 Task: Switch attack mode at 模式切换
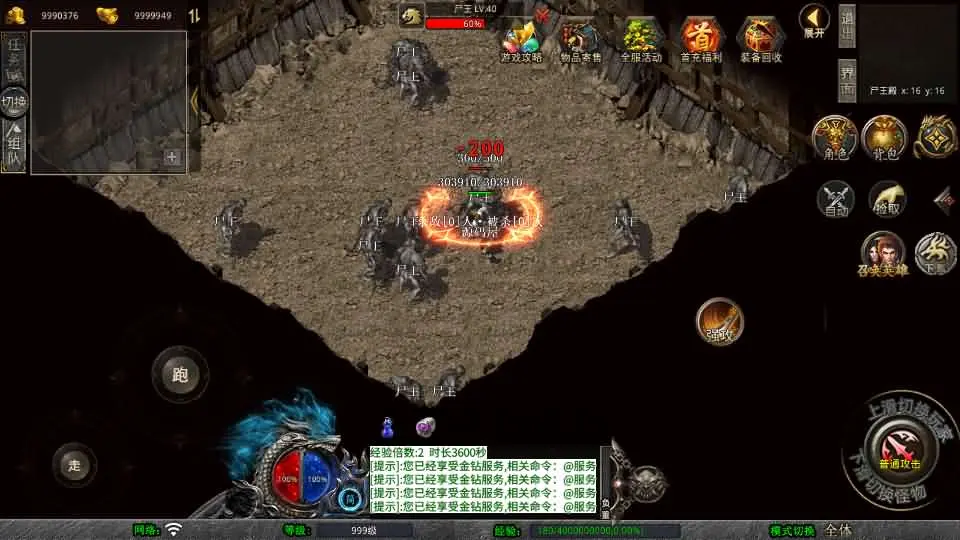tap(810, 530)
